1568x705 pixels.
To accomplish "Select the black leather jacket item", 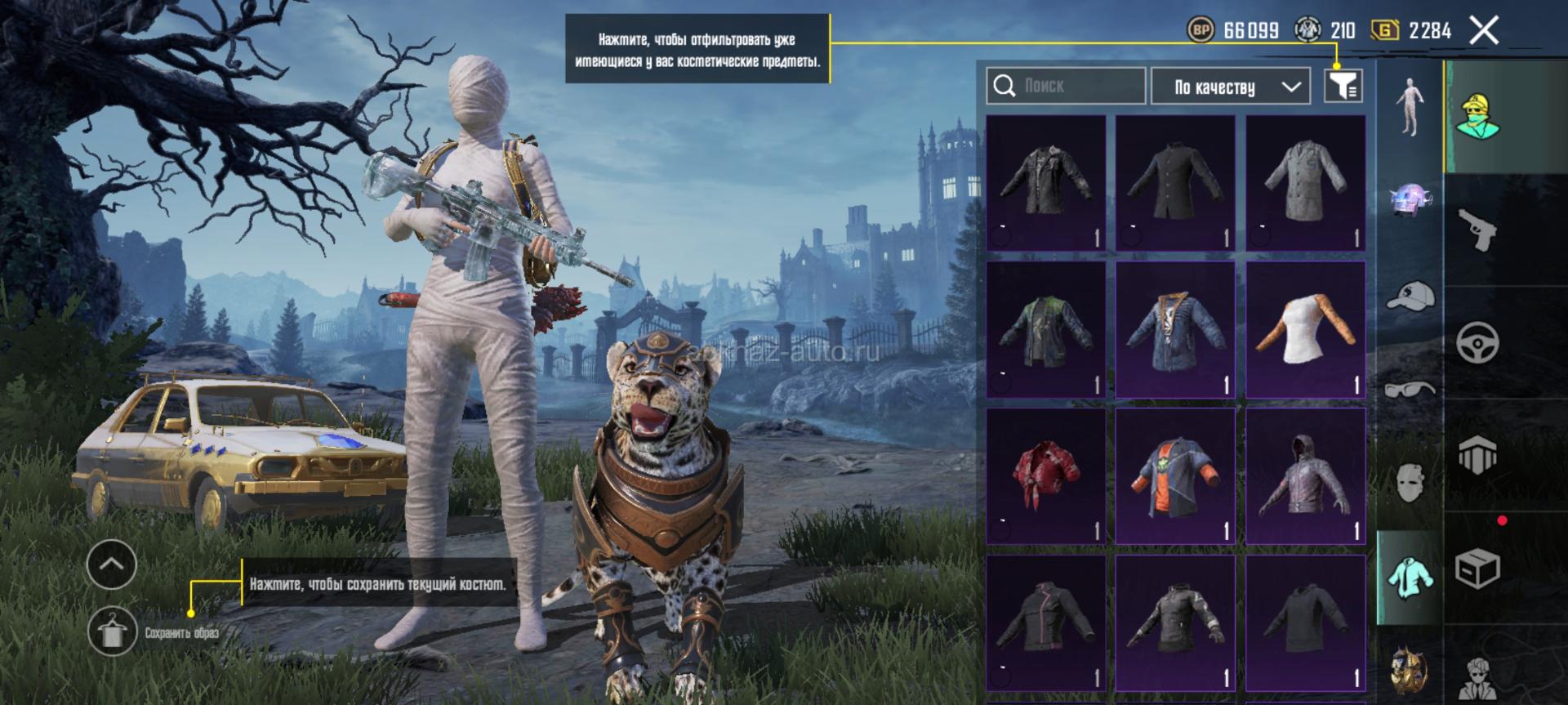I will (1045, 181).
